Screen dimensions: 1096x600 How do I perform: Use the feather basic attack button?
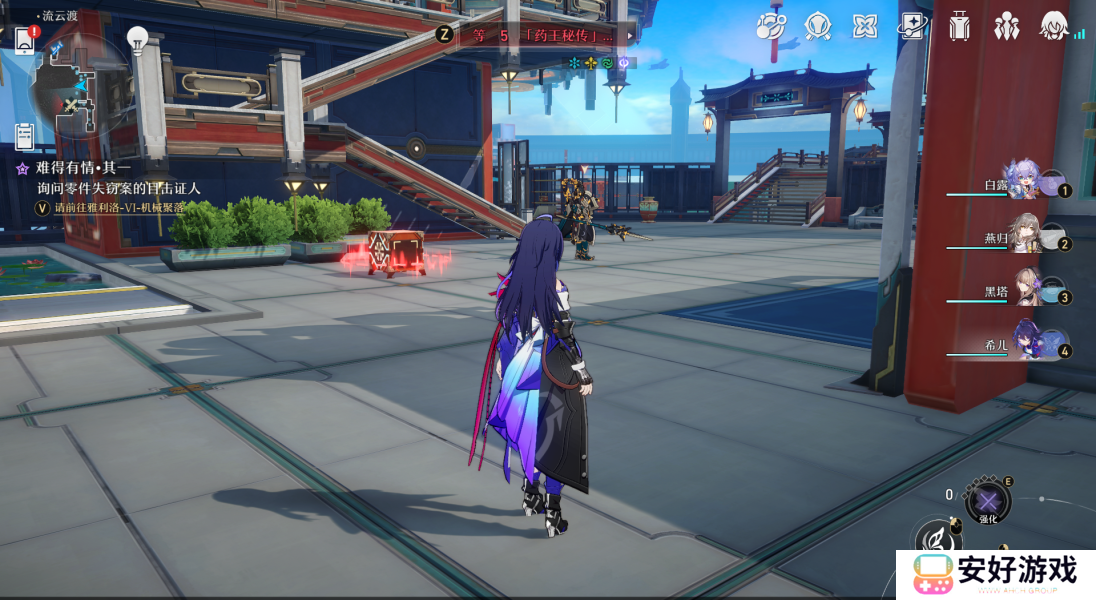[938, 541]
